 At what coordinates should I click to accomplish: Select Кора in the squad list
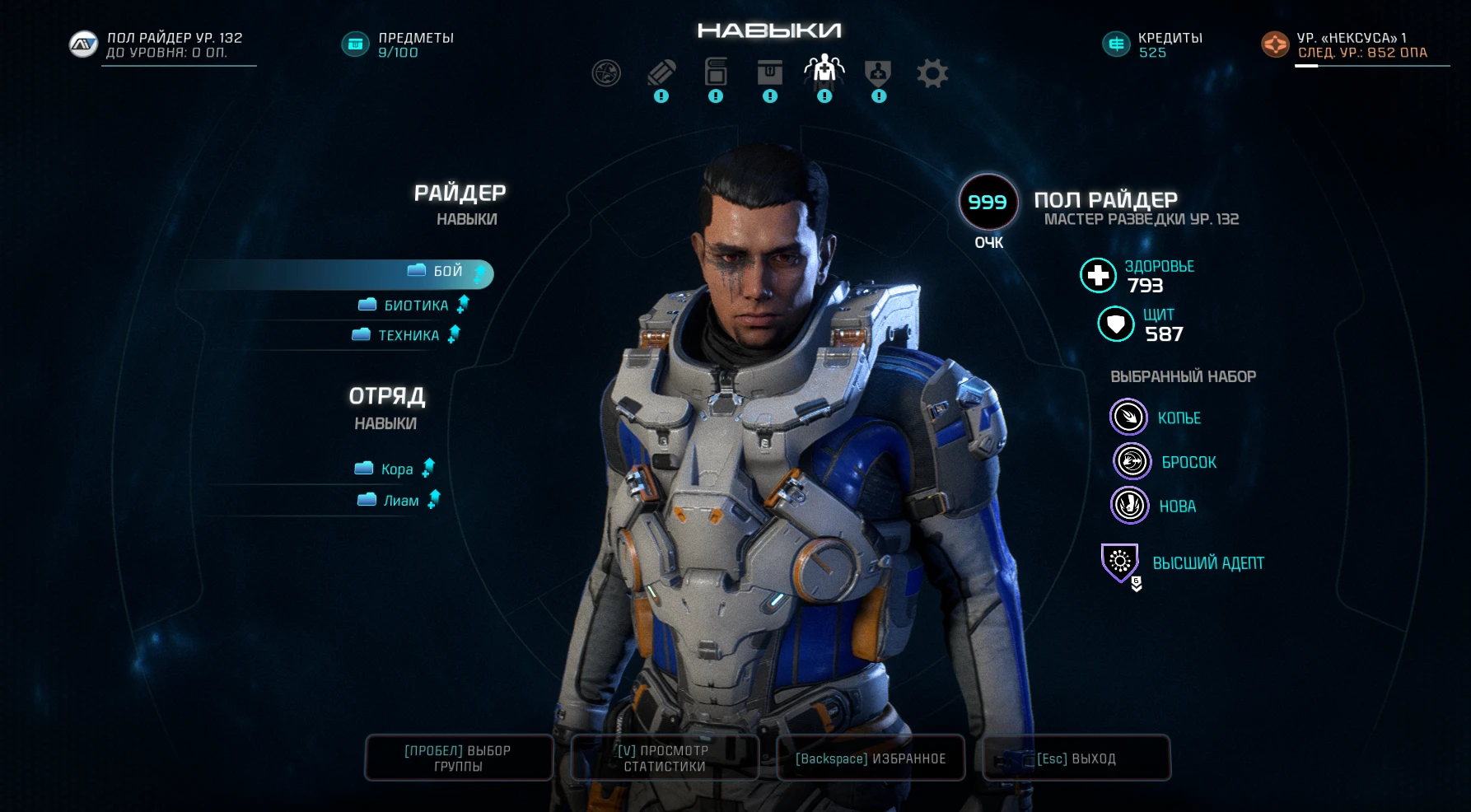pos(399,469)
